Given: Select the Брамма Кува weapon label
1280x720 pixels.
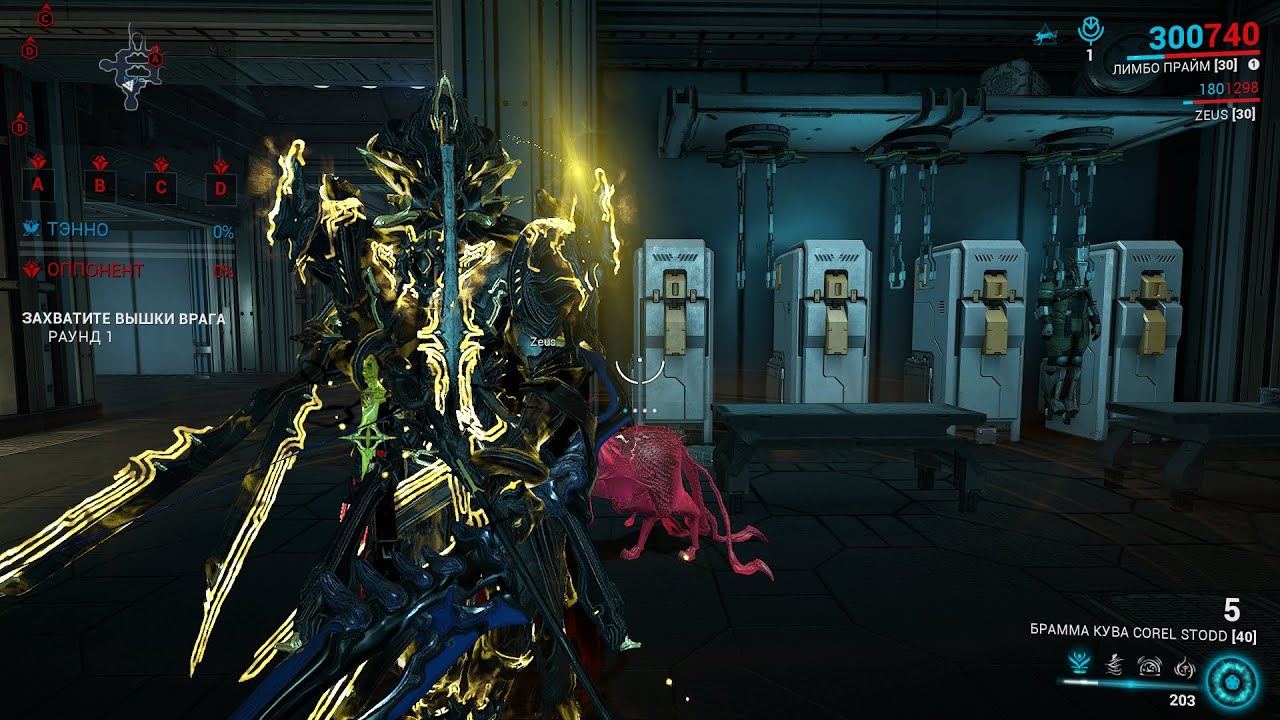Looking at the screenshot, I should pos(1142,637).
